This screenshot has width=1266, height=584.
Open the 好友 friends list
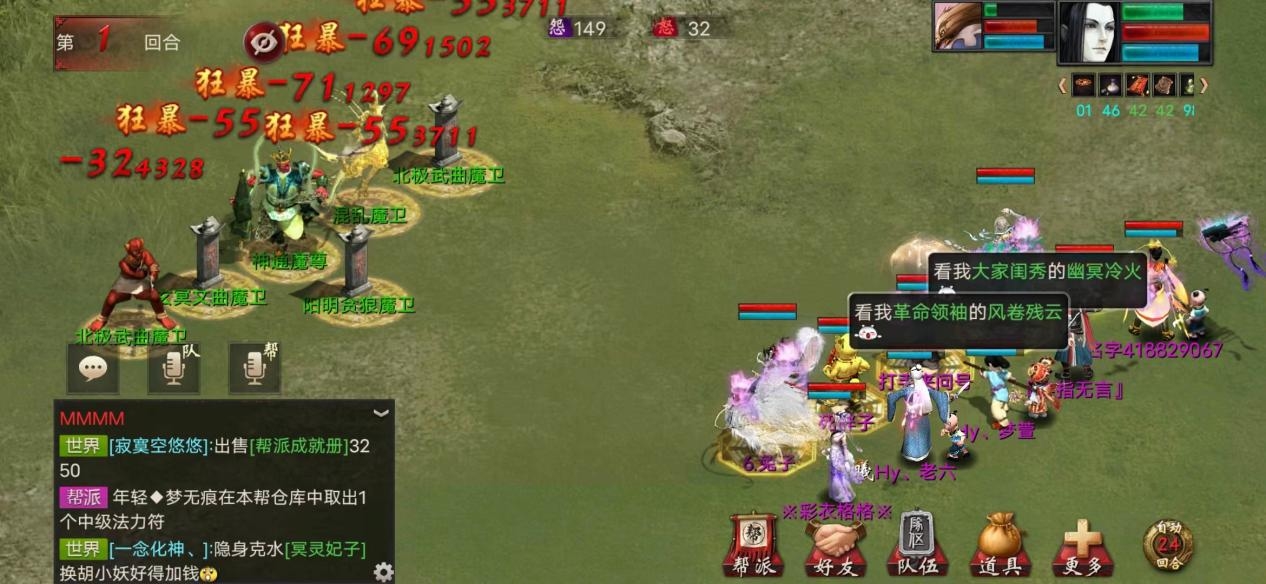click(x=834, y=545)
